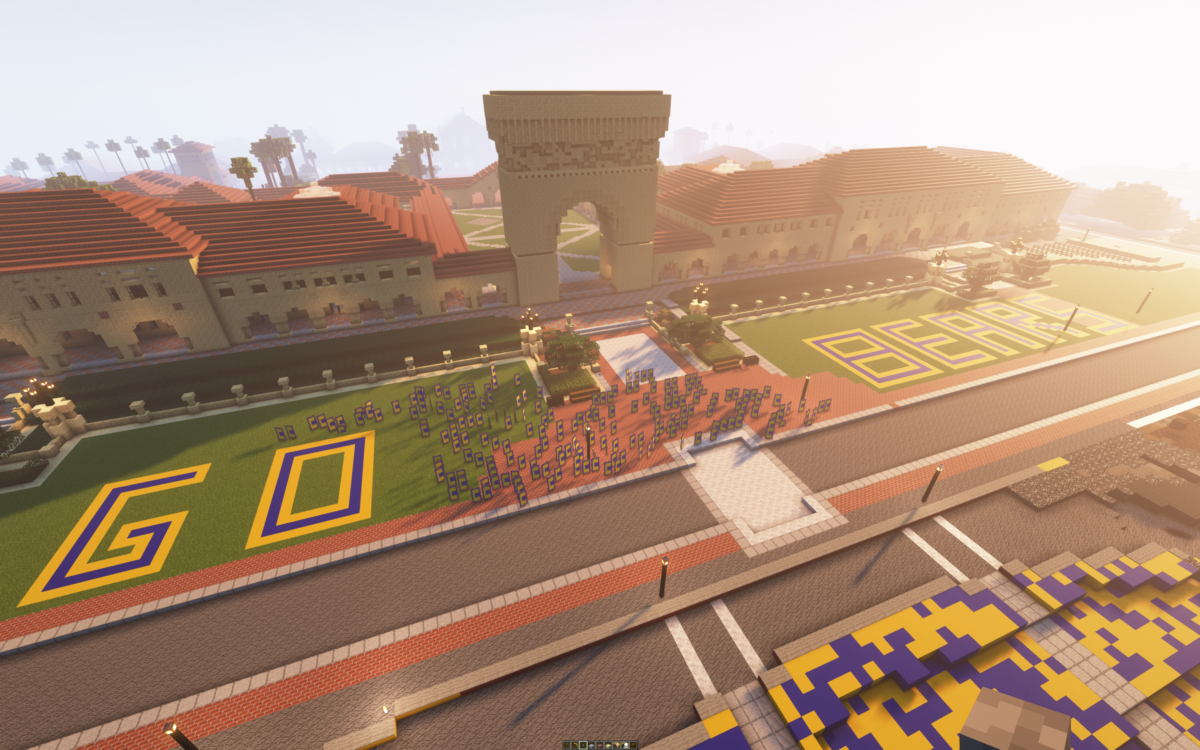
Task: Select the gray stone block hotbar slot
Action: 592,746
